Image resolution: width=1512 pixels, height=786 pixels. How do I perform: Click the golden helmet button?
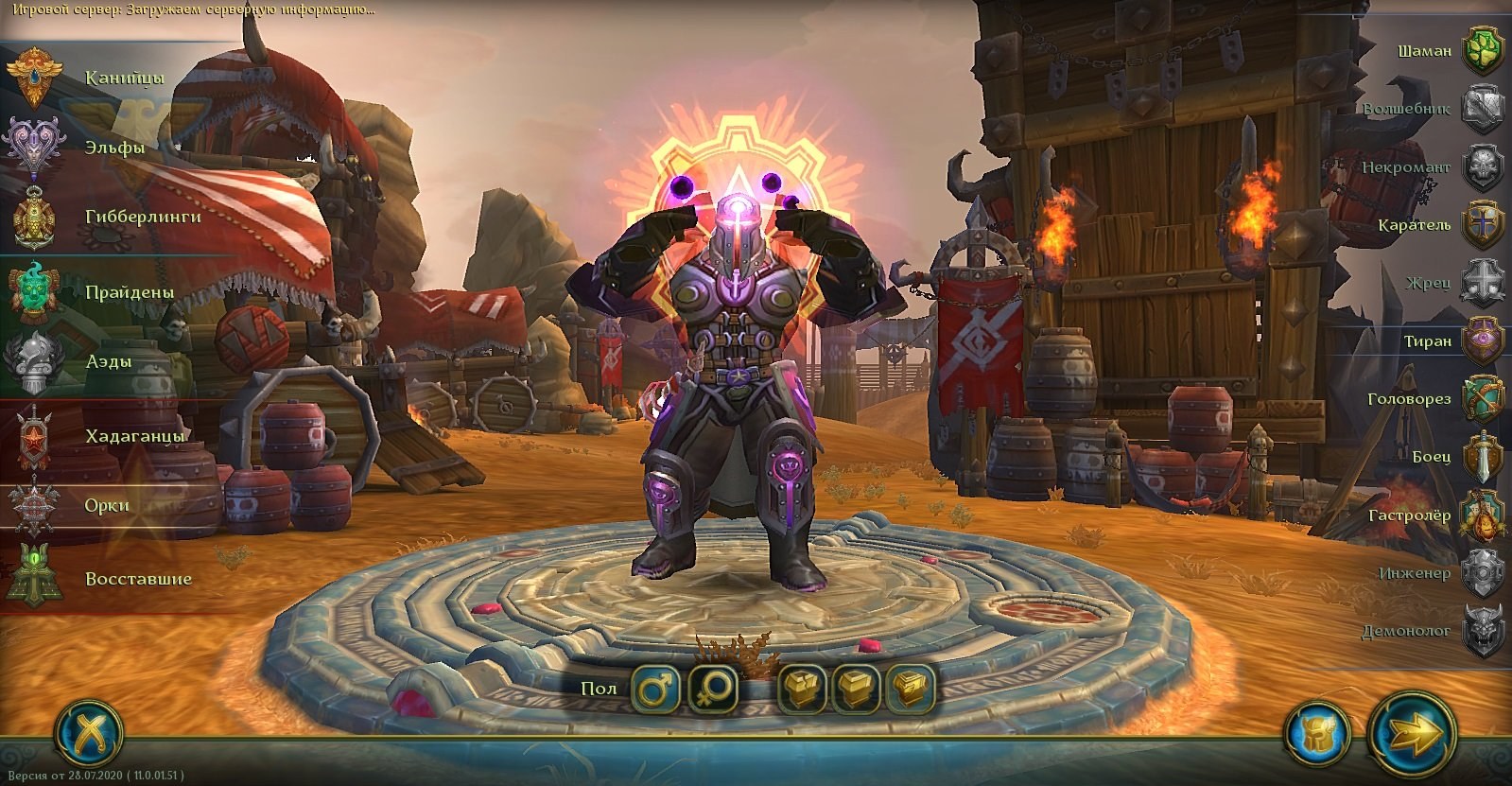coord(1316,732)
